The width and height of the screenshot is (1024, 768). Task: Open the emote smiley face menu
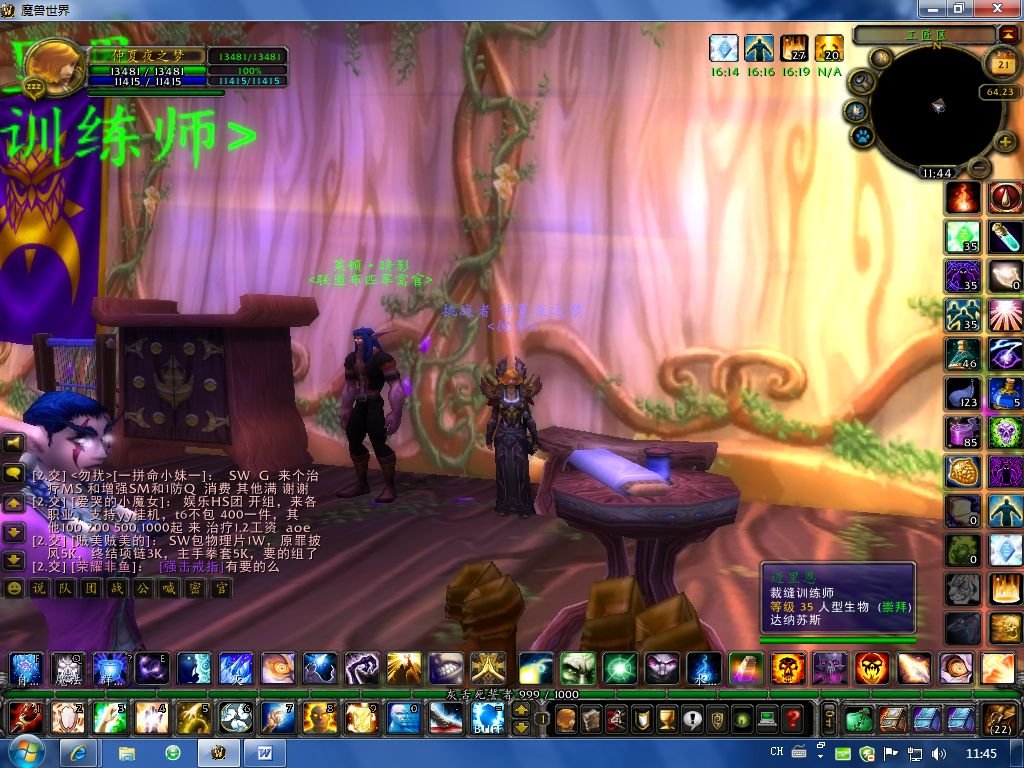click(x=14, y=589)
